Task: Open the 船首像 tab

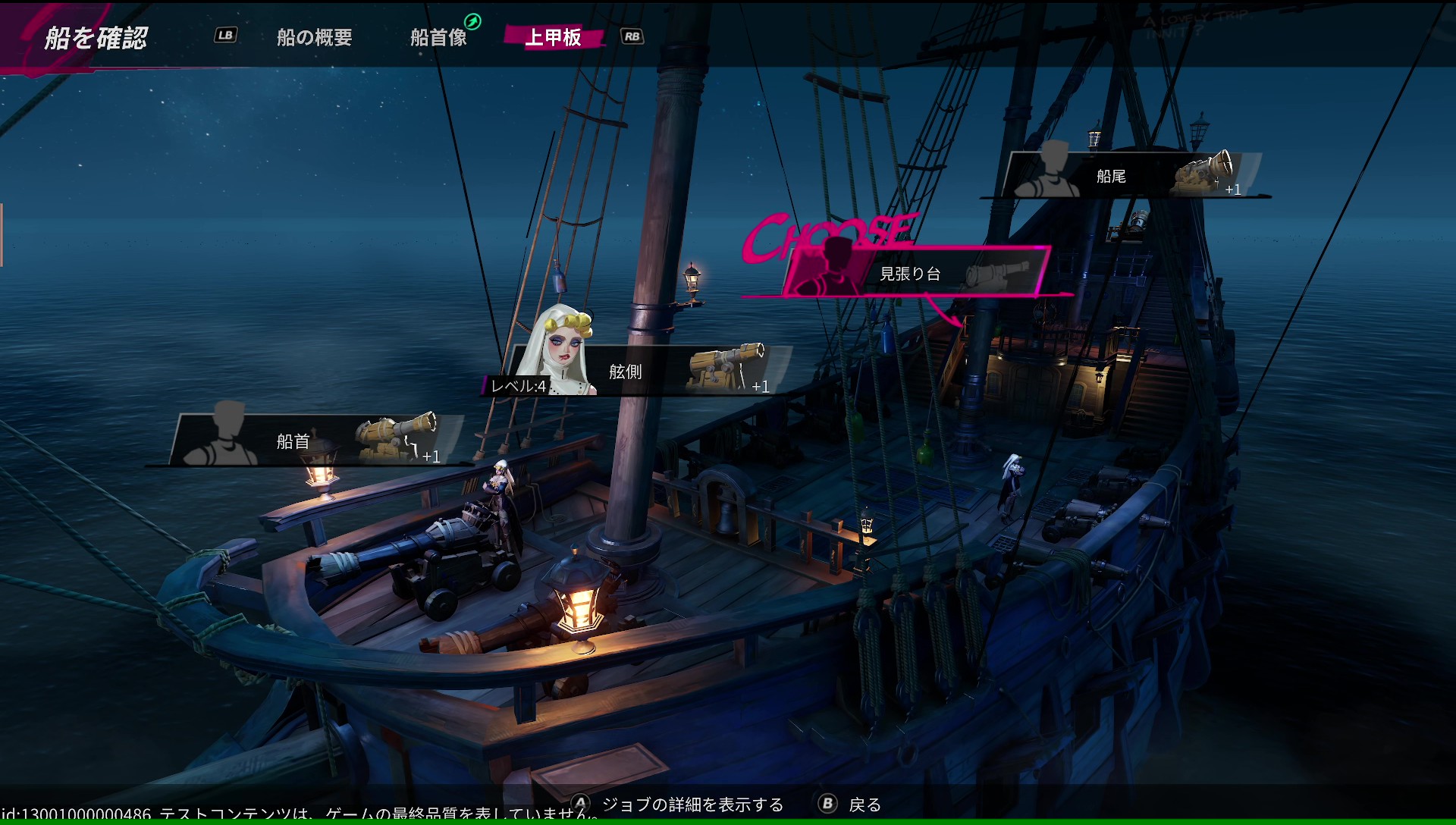Action: coord(438,37)
